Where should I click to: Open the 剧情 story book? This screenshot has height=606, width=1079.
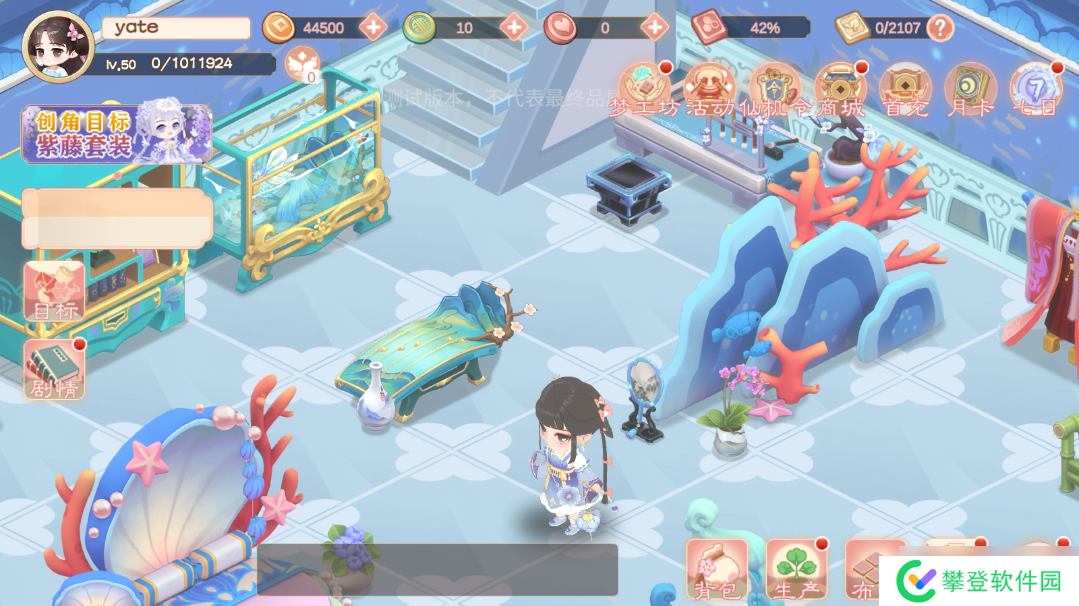54,370
